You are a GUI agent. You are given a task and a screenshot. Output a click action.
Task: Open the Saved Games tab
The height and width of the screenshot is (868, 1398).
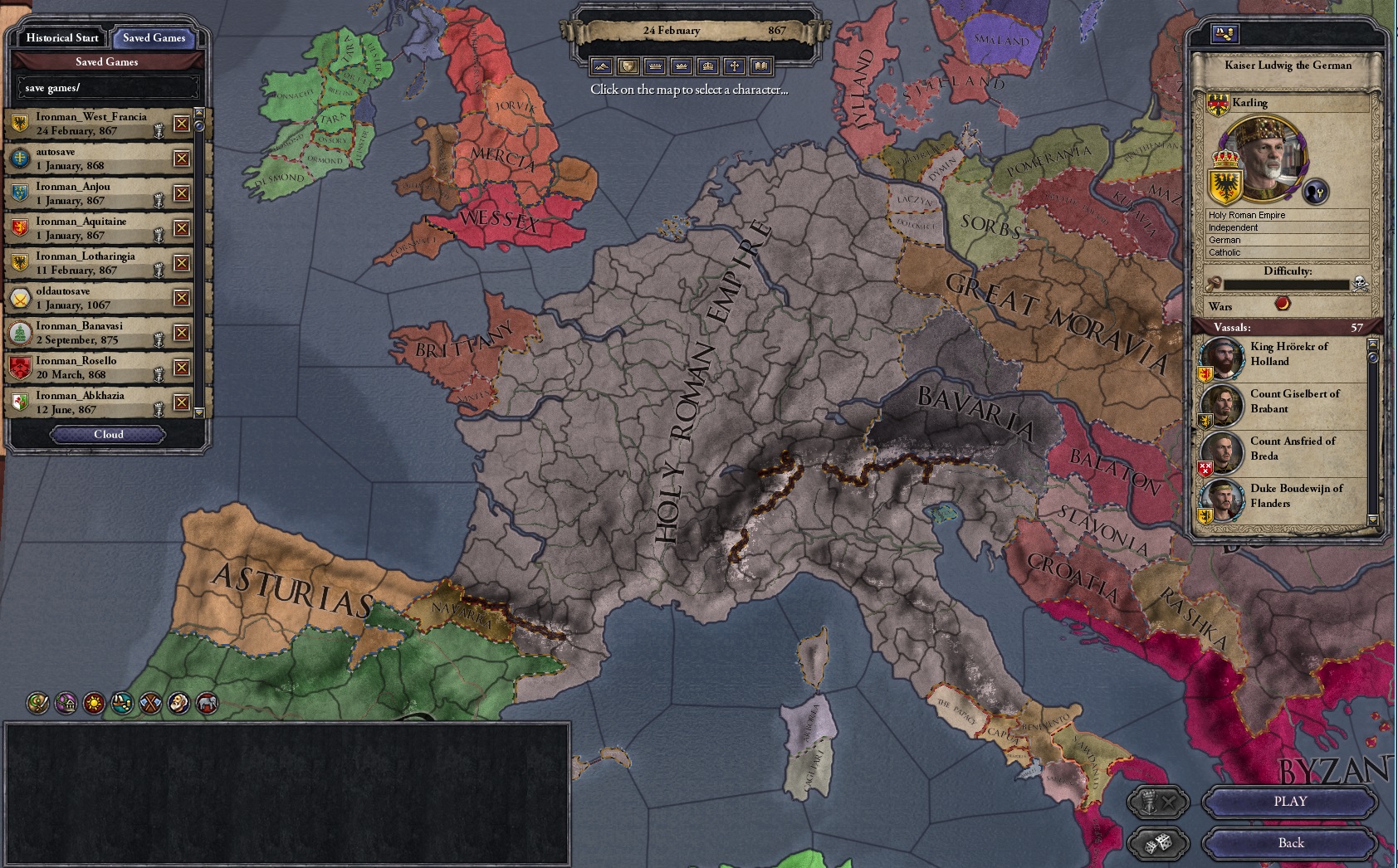tap(155, 38)
